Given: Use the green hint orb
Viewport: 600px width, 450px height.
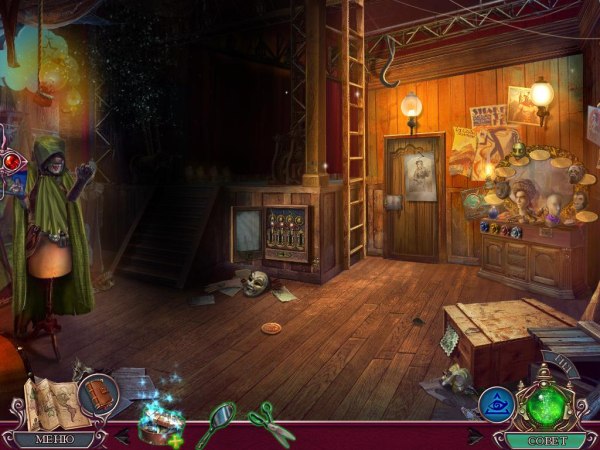Looking at the screenshot, I should [547, 405].
